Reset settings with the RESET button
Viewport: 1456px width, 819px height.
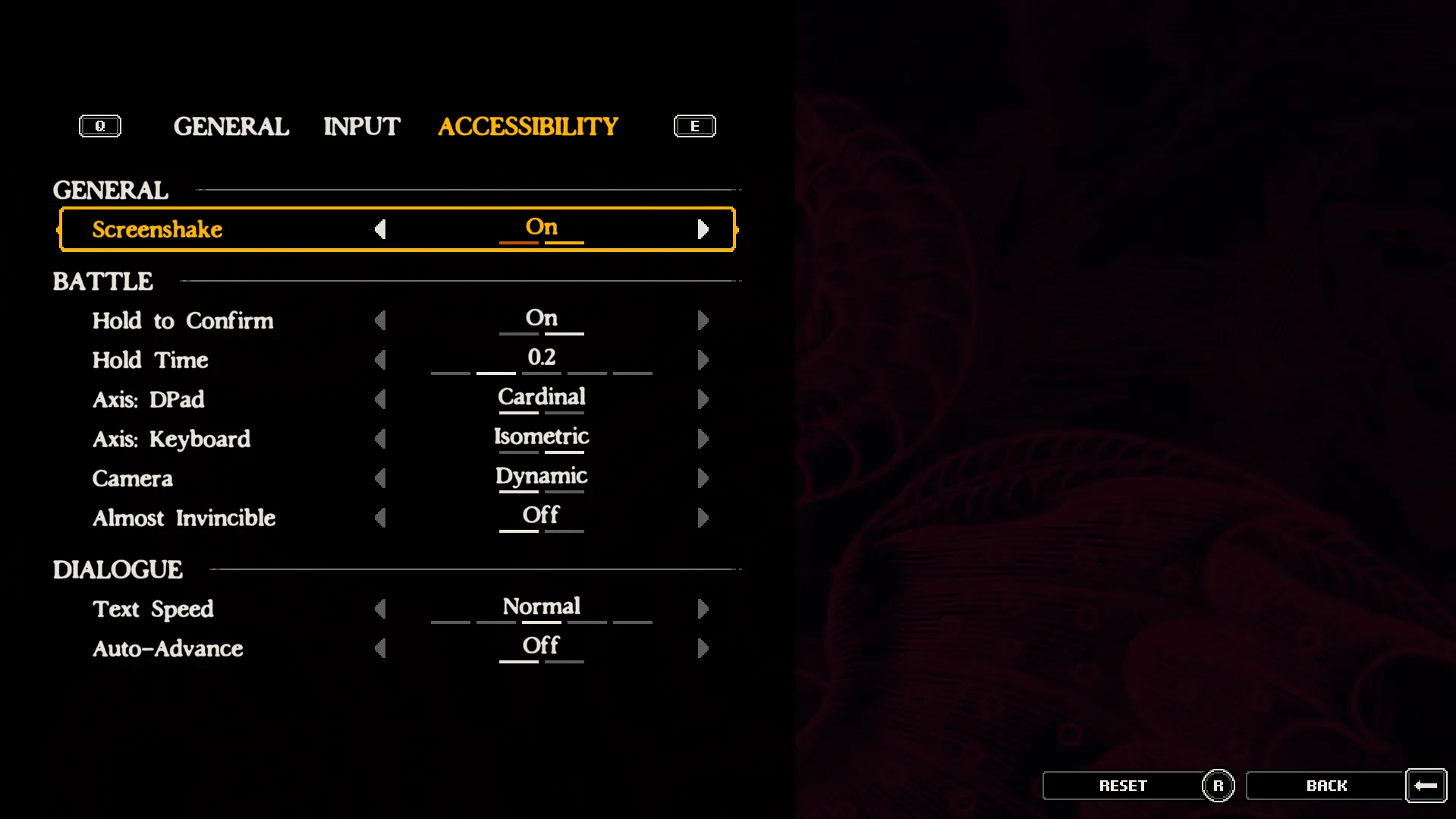(1123, 786)
